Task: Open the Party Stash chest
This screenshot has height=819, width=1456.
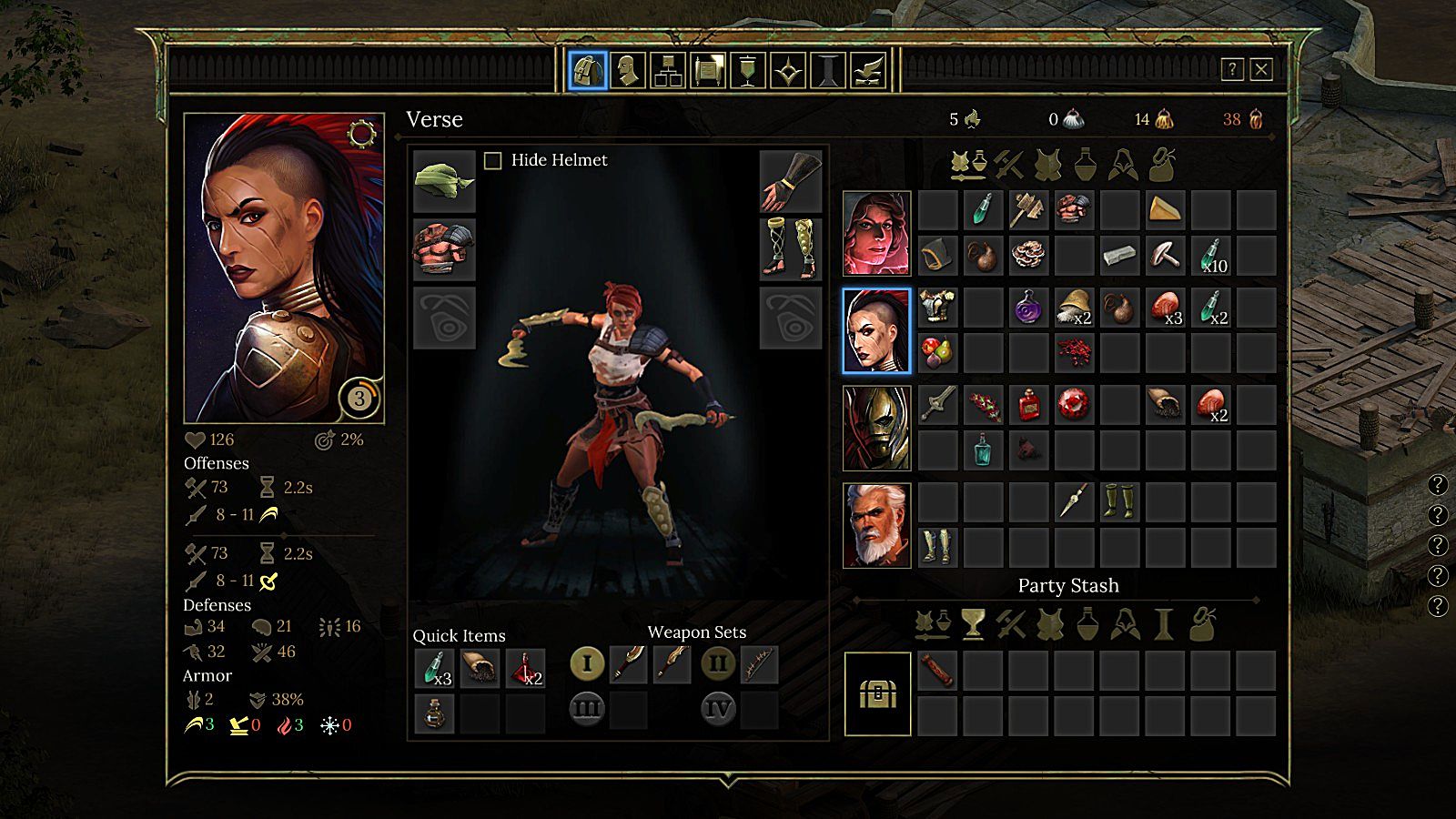Action: [877, 693]
